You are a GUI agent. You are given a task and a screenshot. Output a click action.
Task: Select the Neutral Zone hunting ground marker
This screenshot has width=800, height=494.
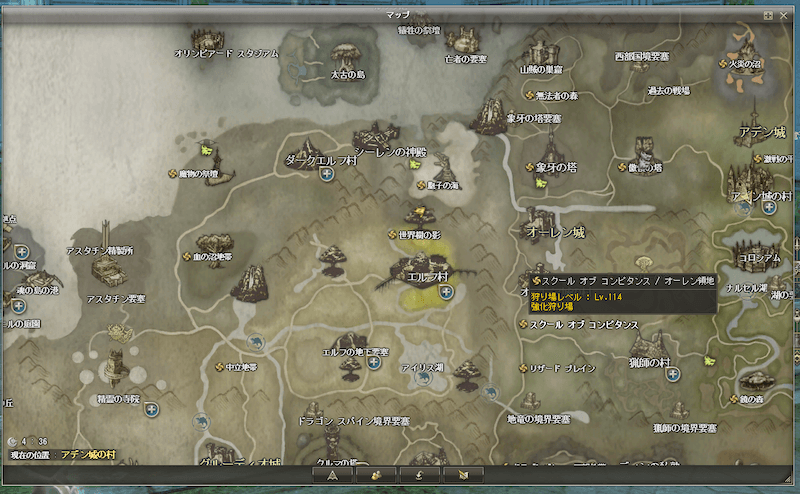pyautogui.click(x=221, y=367)
